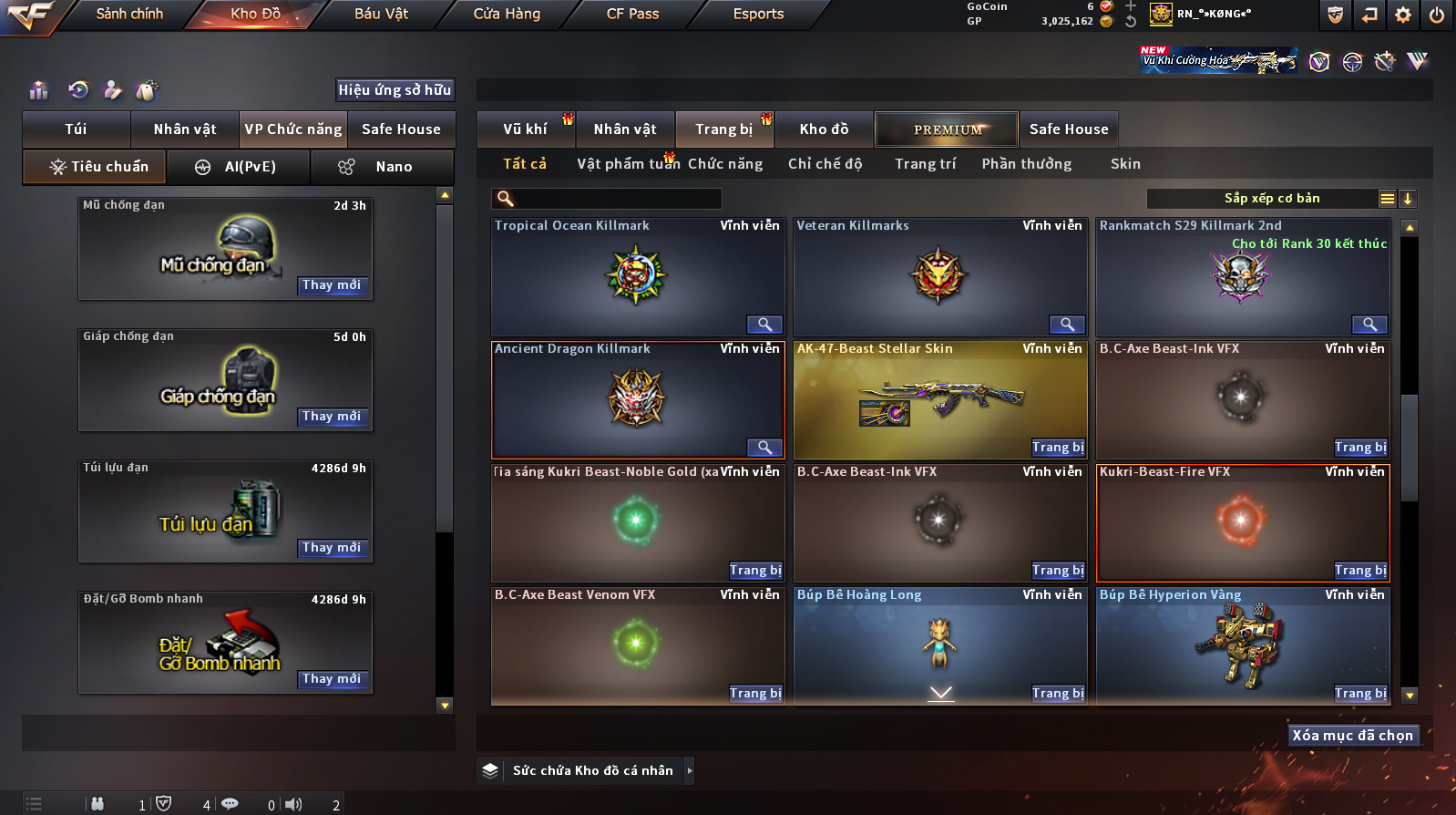Click Xóa mục đã chọn button

pyautogui.click(x=1352, y=736)
